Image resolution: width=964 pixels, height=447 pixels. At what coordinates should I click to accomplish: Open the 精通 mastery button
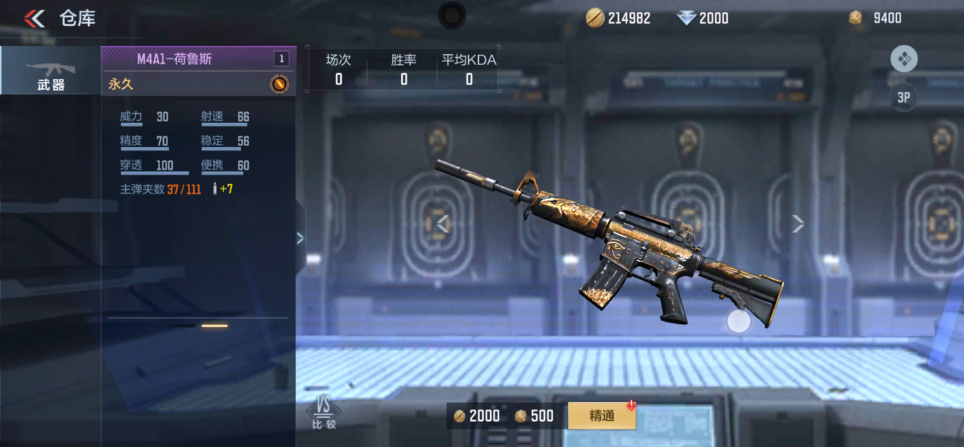[601, 416]
